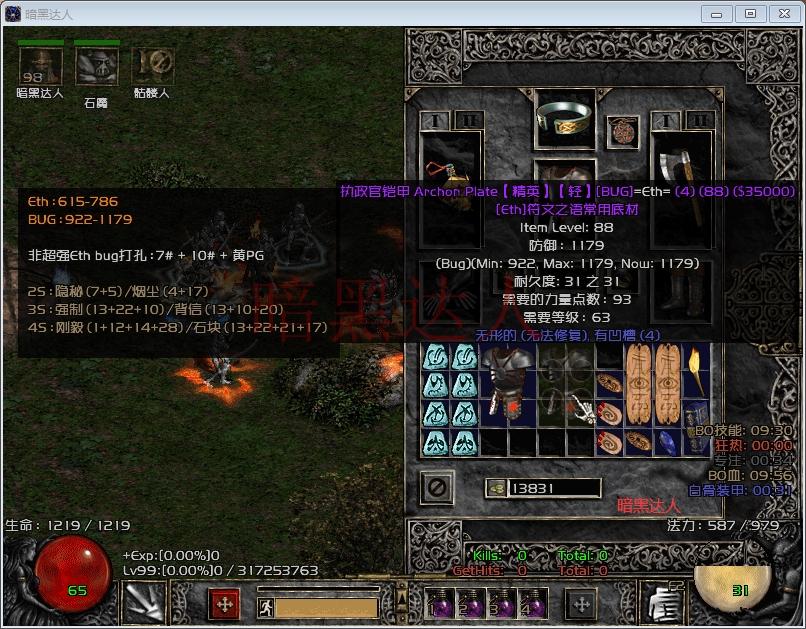Use the purple potion in belt slot 1
This screenshot has width=806, height=629.
pos(437,604)
